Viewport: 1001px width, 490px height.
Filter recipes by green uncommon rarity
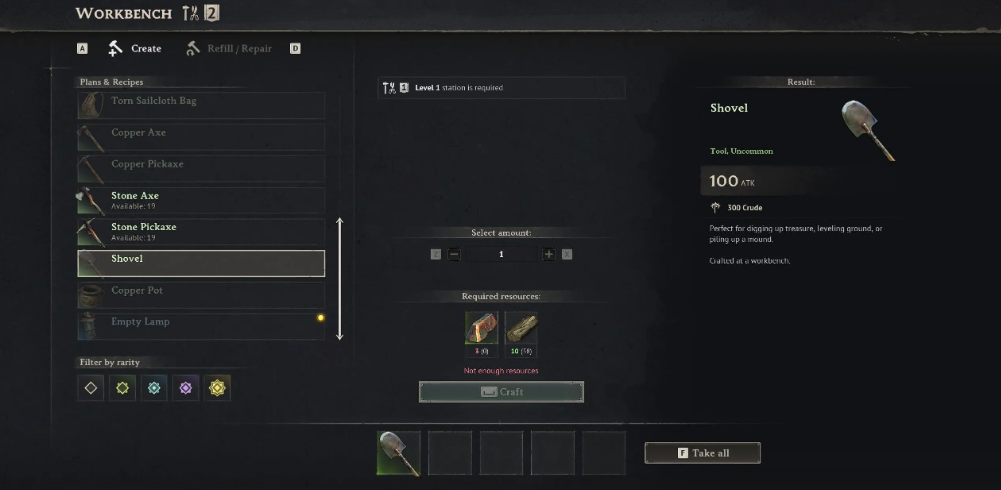point(122,388)
